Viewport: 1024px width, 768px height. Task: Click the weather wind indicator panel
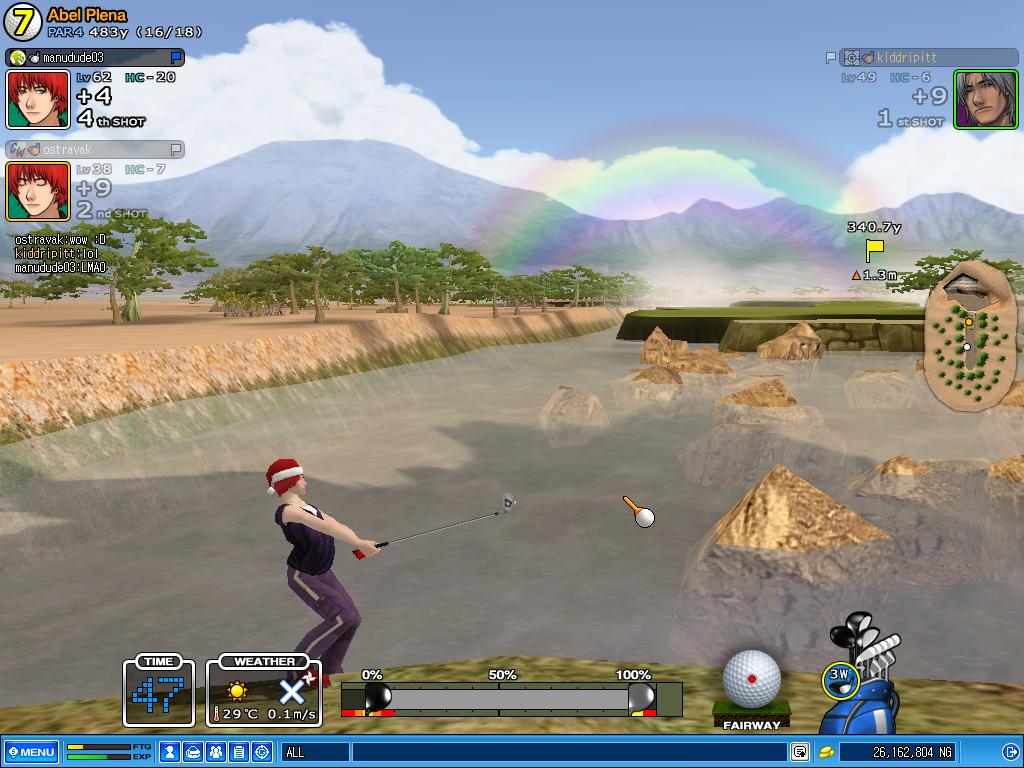point(264,692)
